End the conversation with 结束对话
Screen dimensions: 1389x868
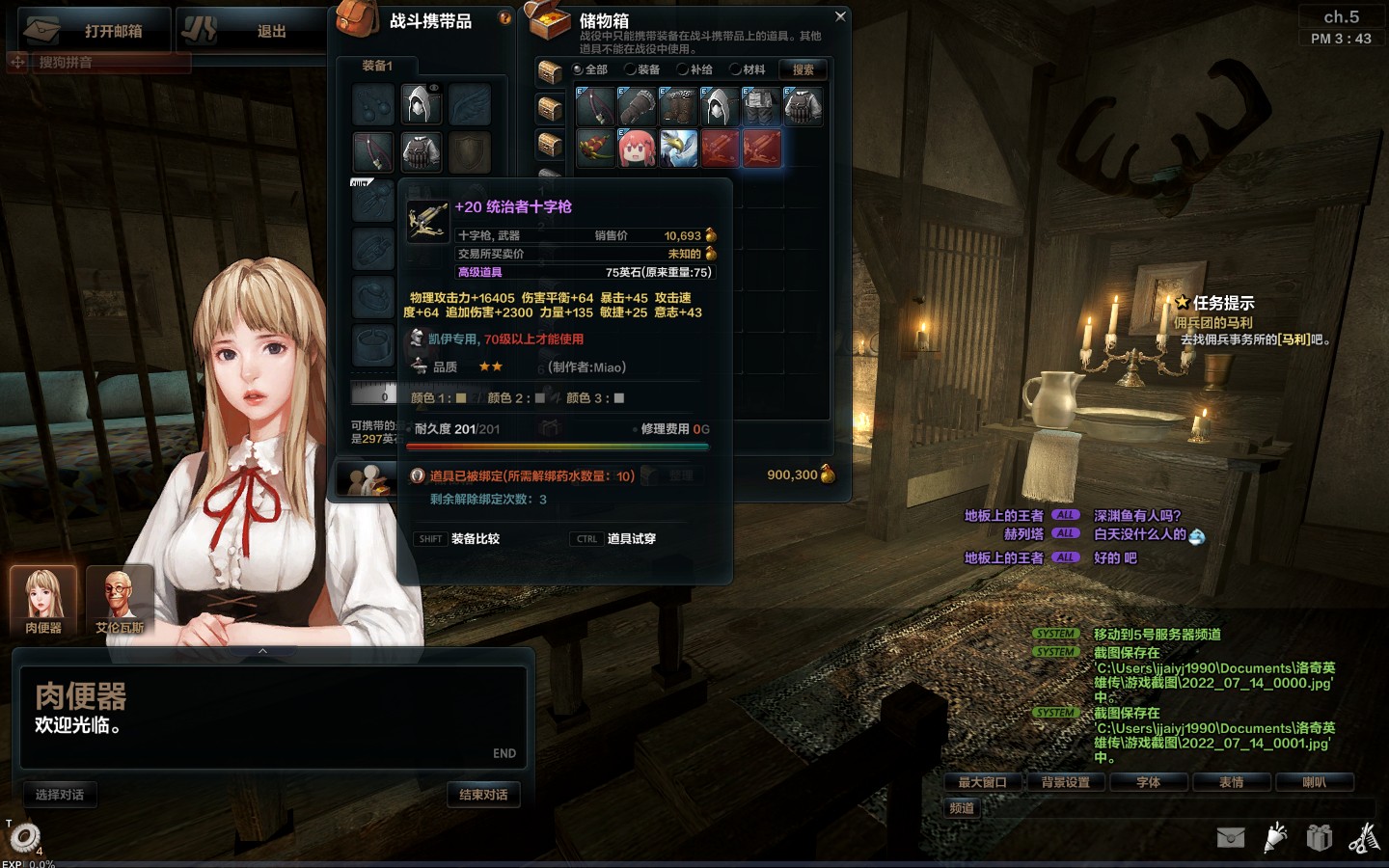483,795
